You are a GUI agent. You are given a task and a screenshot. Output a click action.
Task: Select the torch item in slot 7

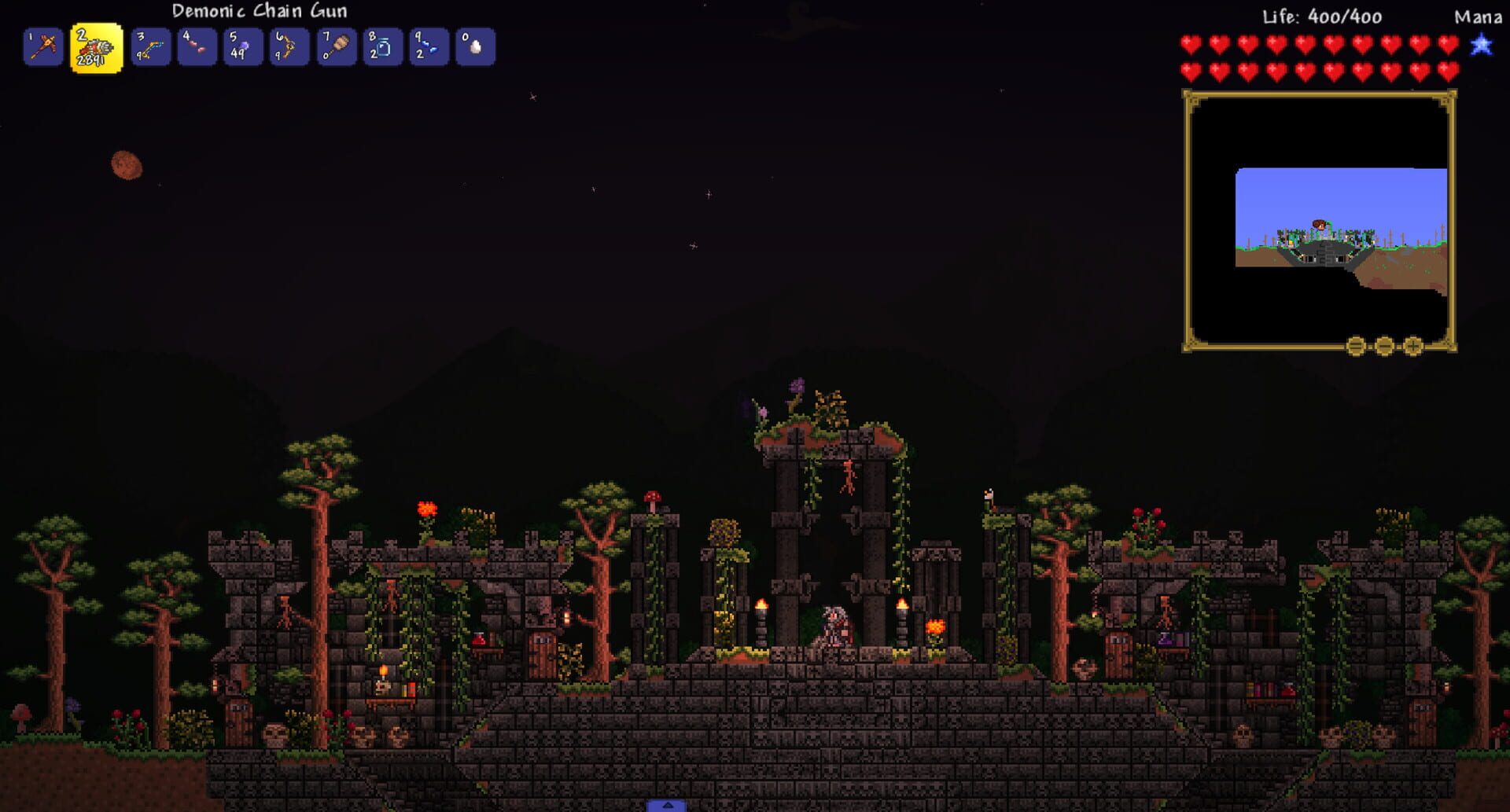tap(336, 47)
